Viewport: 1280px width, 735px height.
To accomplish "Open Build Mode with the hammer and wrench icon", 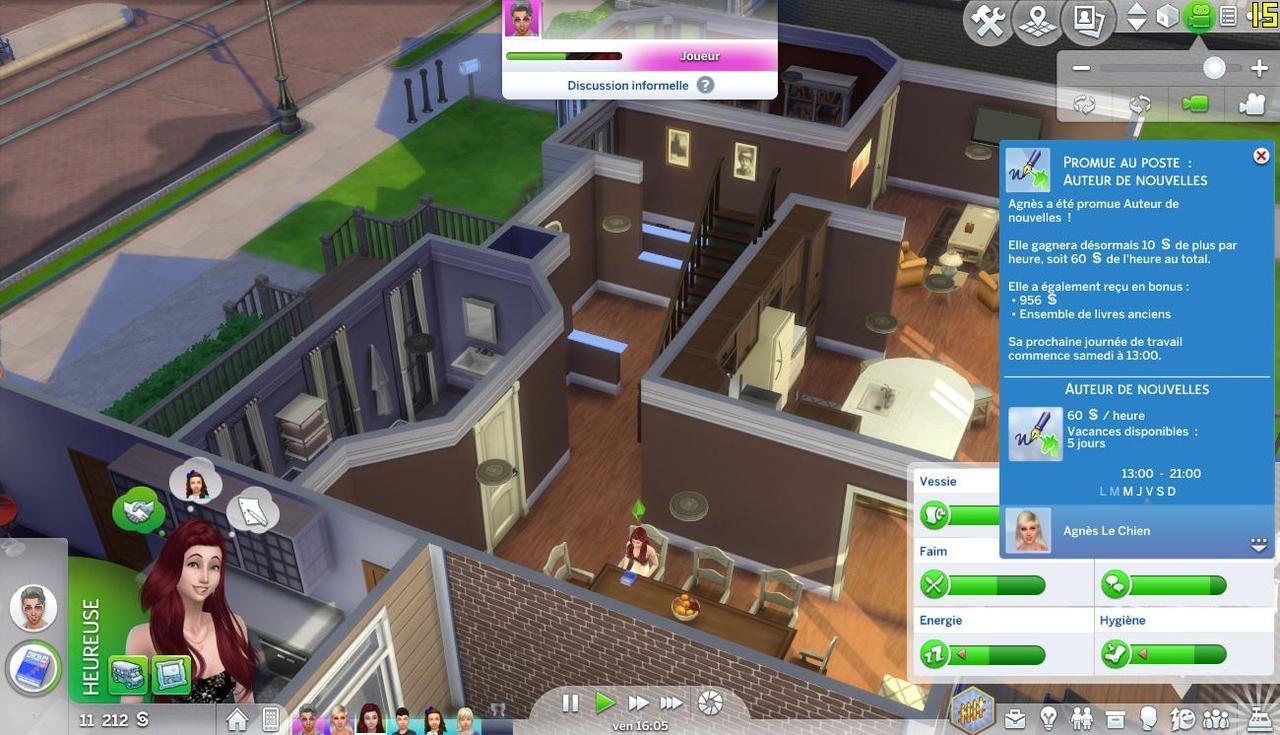I will [x=989, y=21].
